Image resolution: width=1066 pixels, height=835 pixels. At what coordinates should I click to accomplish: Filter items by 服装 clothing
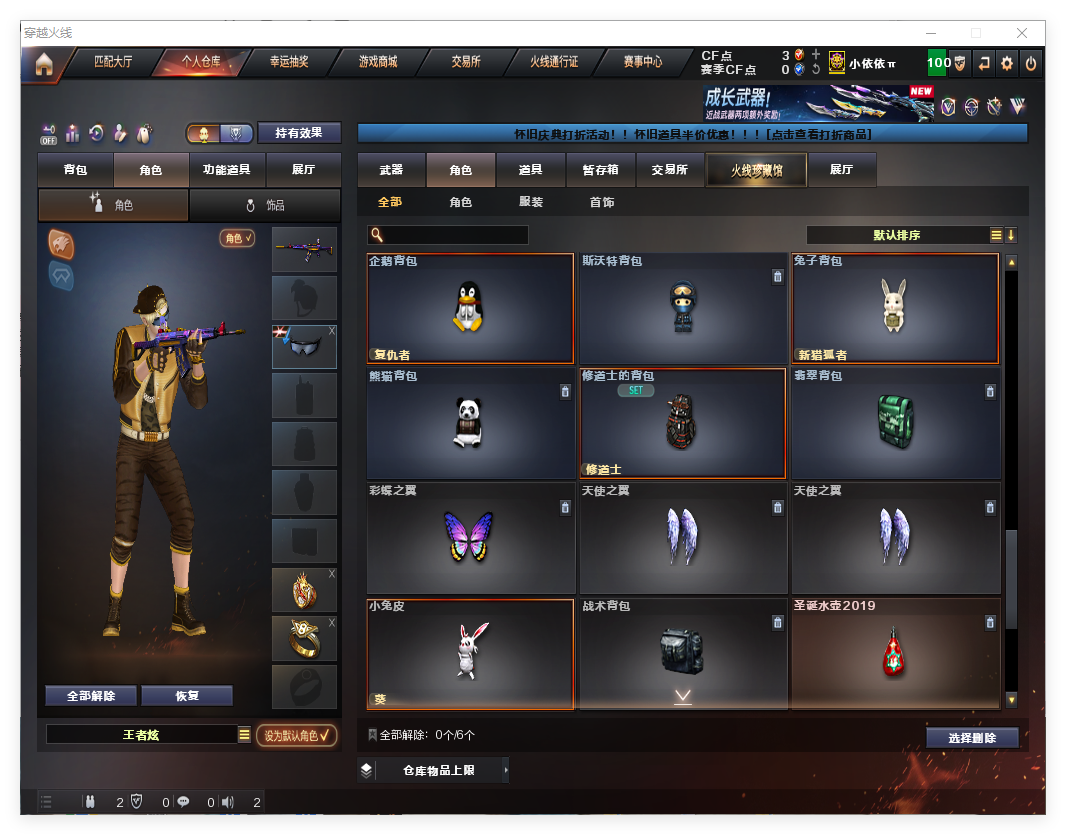(x=531, y=202)
